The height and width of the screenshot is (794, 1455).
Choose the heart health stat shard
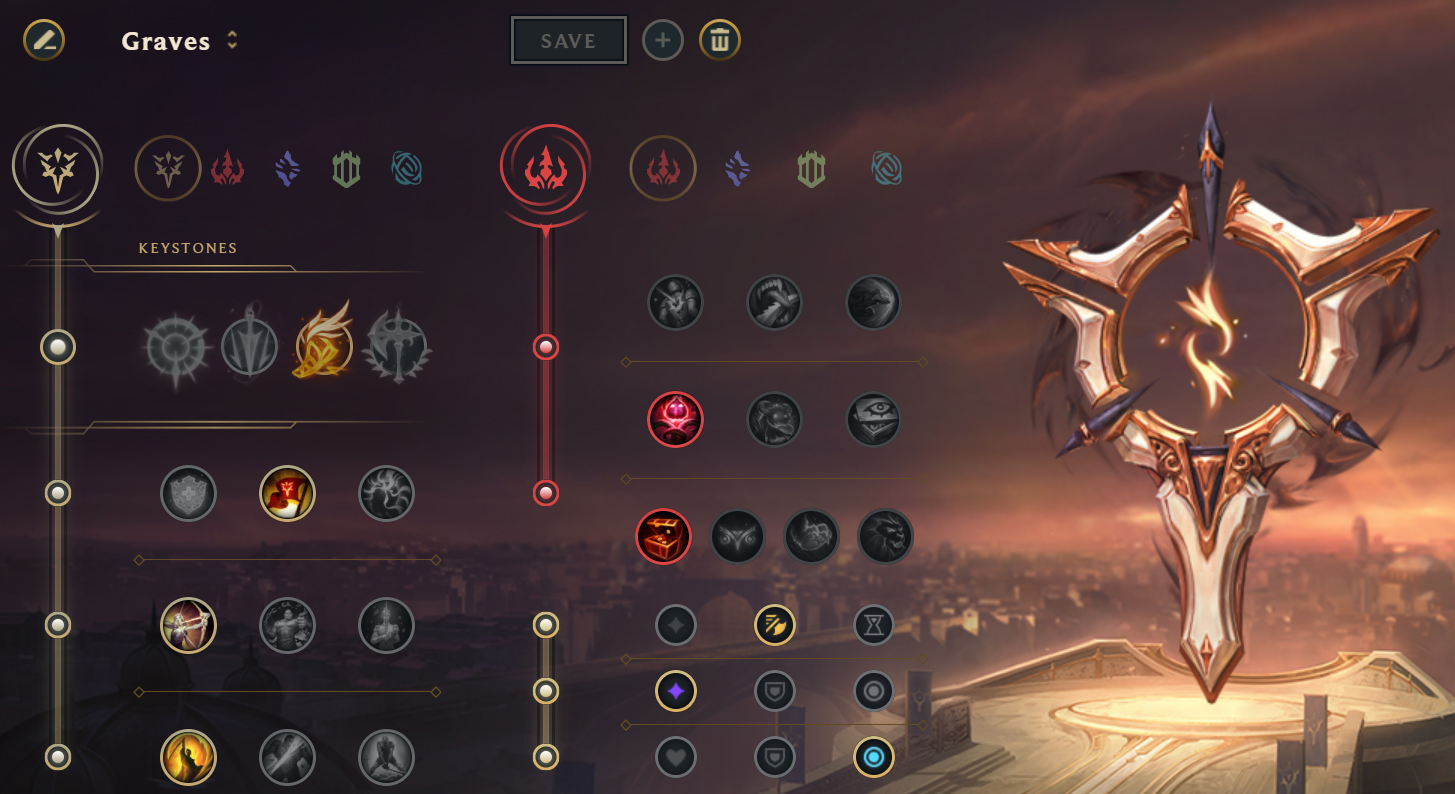pos(675,757)
